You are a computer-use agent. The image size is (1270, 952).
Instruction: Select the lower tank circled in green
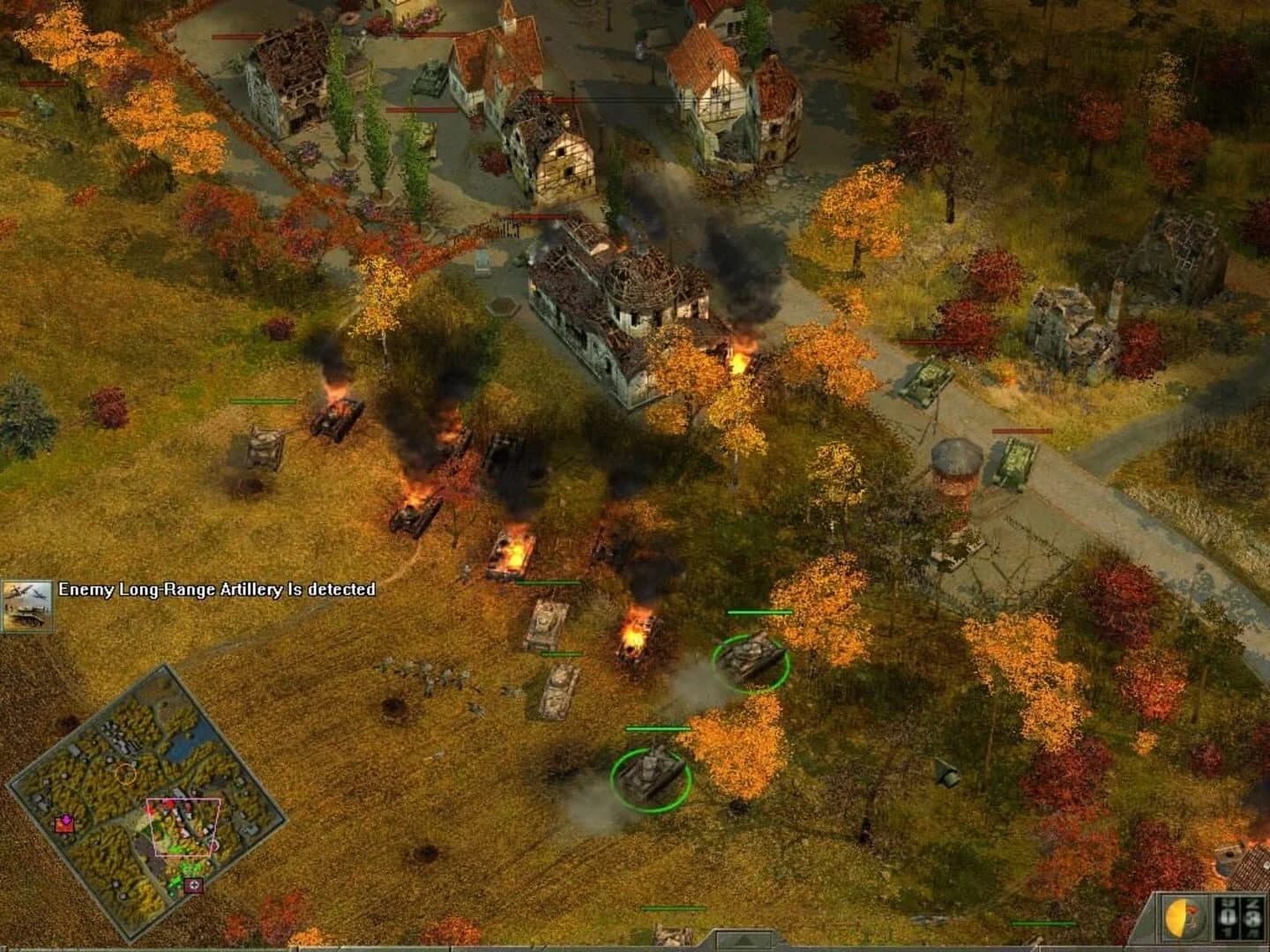click(x=653, y=776)
